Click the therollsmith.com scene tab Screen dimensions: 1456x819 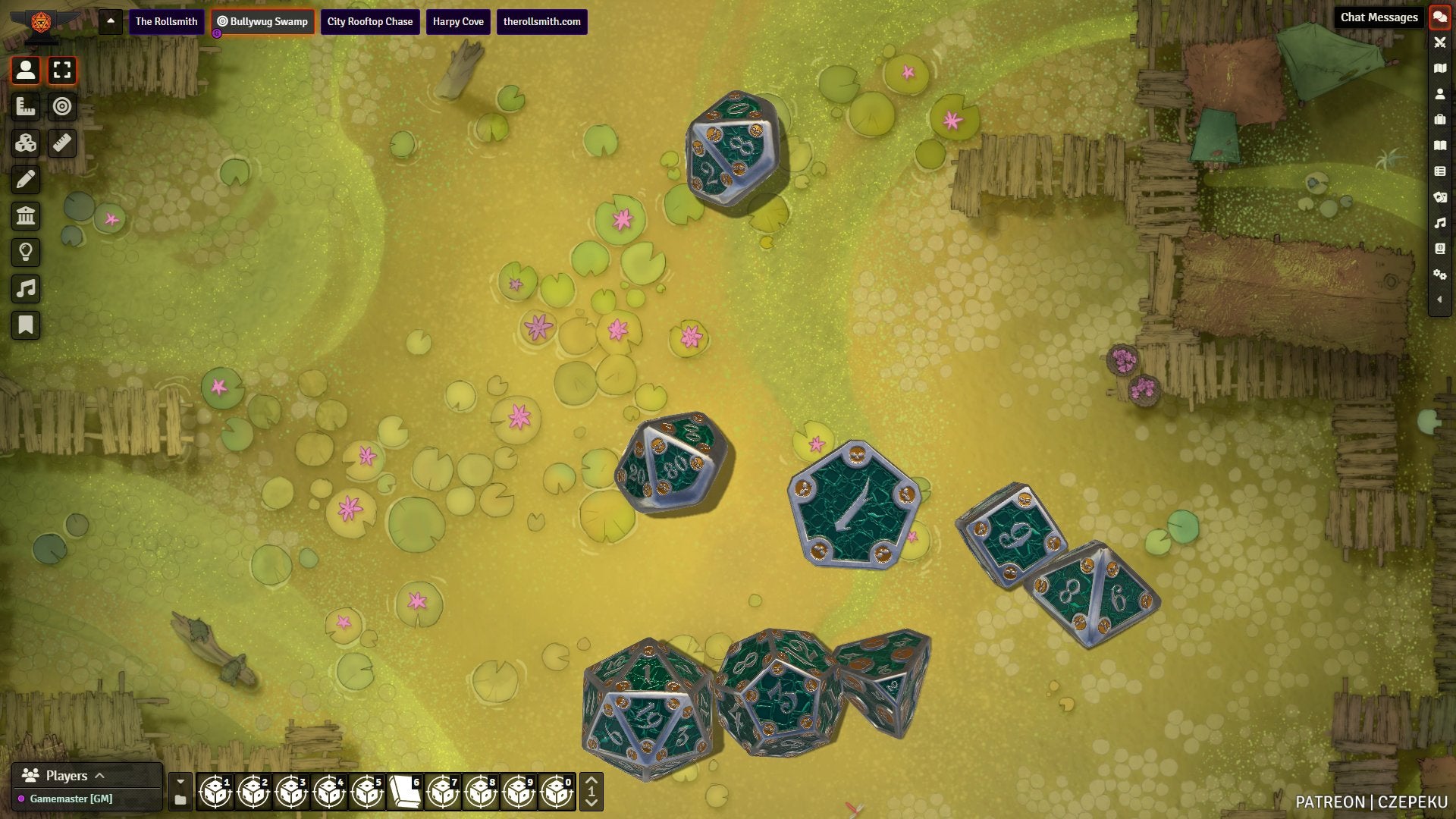pos(541,22)
